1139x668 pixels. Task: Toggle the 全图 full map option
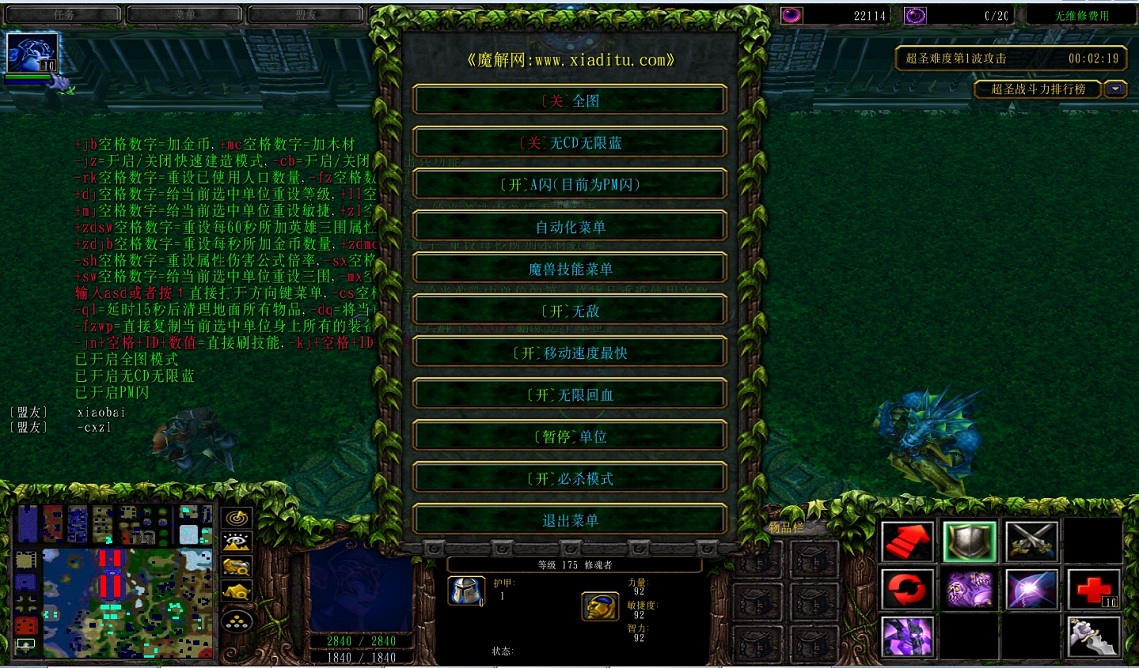click(x=570, y=101)
